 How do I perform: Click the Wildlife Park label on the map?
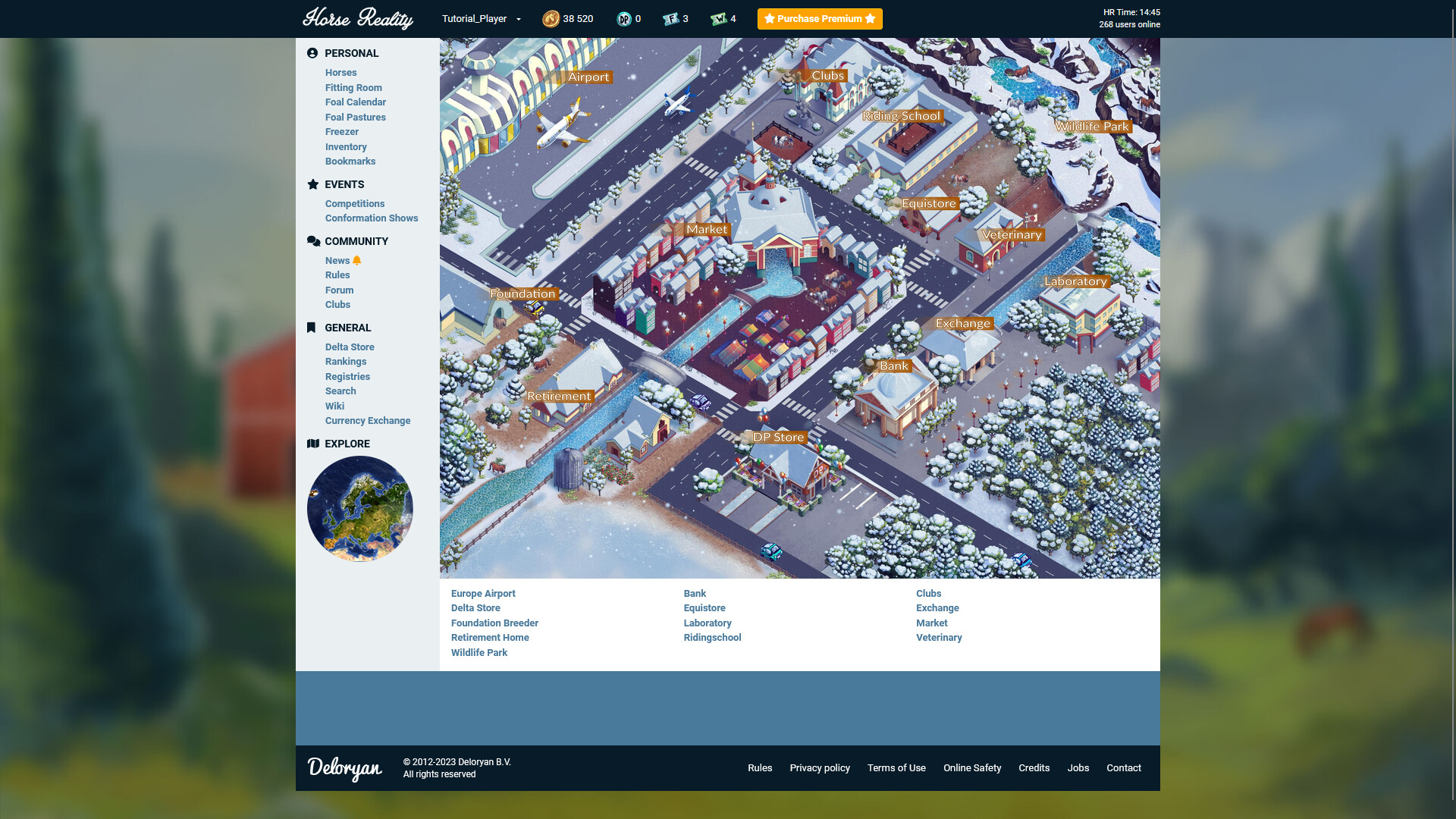[1092, 126]
